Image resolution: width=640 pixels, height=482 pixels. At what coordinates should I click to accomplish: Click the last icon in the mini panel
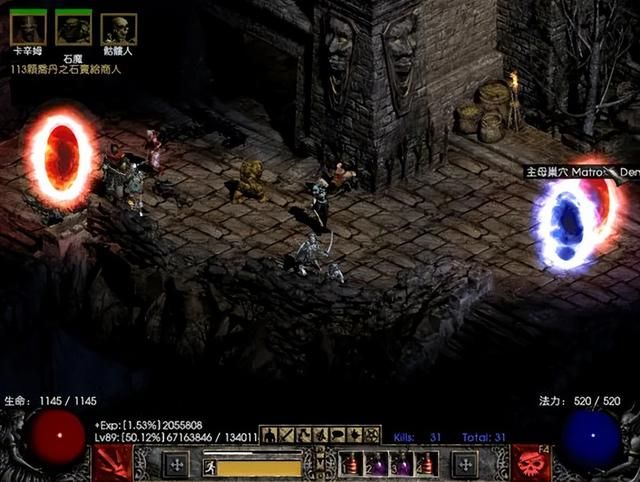(372, 435)
